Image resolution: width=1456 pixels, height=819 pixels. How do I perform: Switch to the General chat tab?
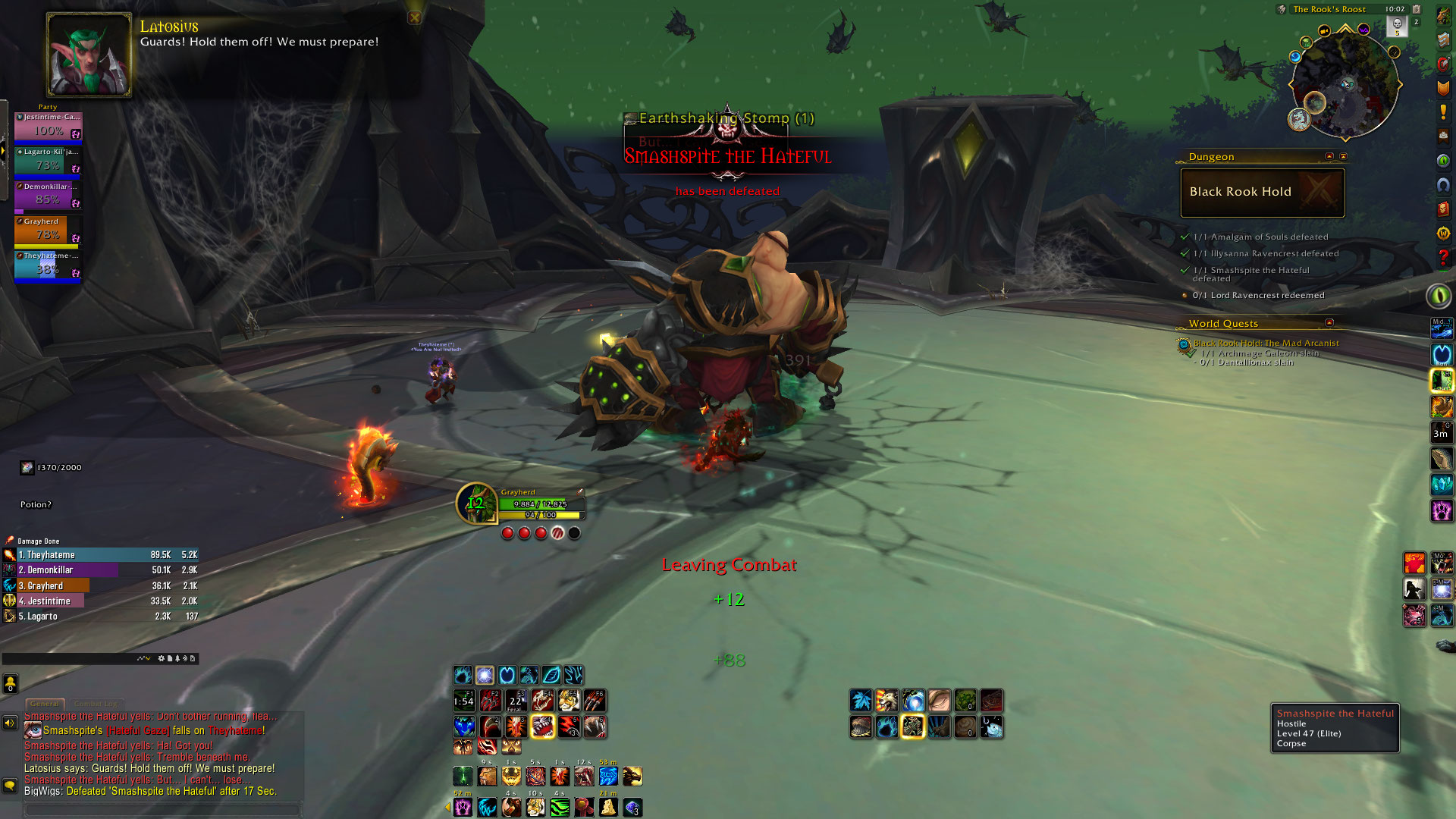(45, 704)
